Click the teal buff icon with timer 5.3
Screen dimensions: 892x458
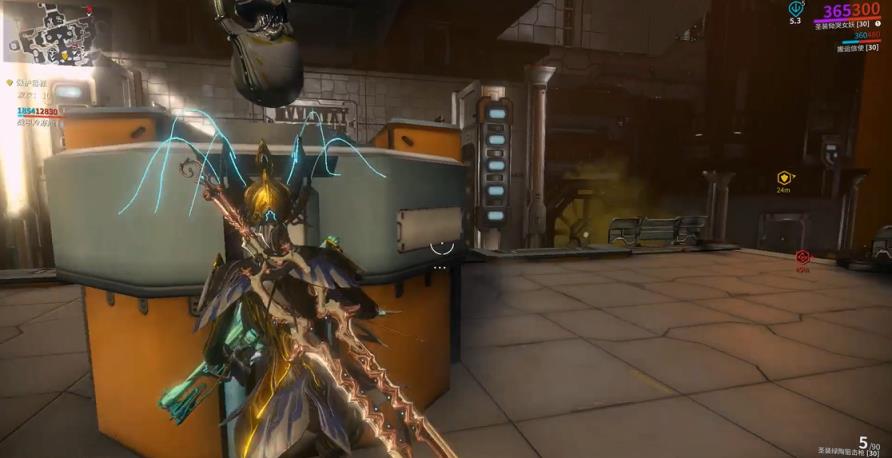point(795,8)
